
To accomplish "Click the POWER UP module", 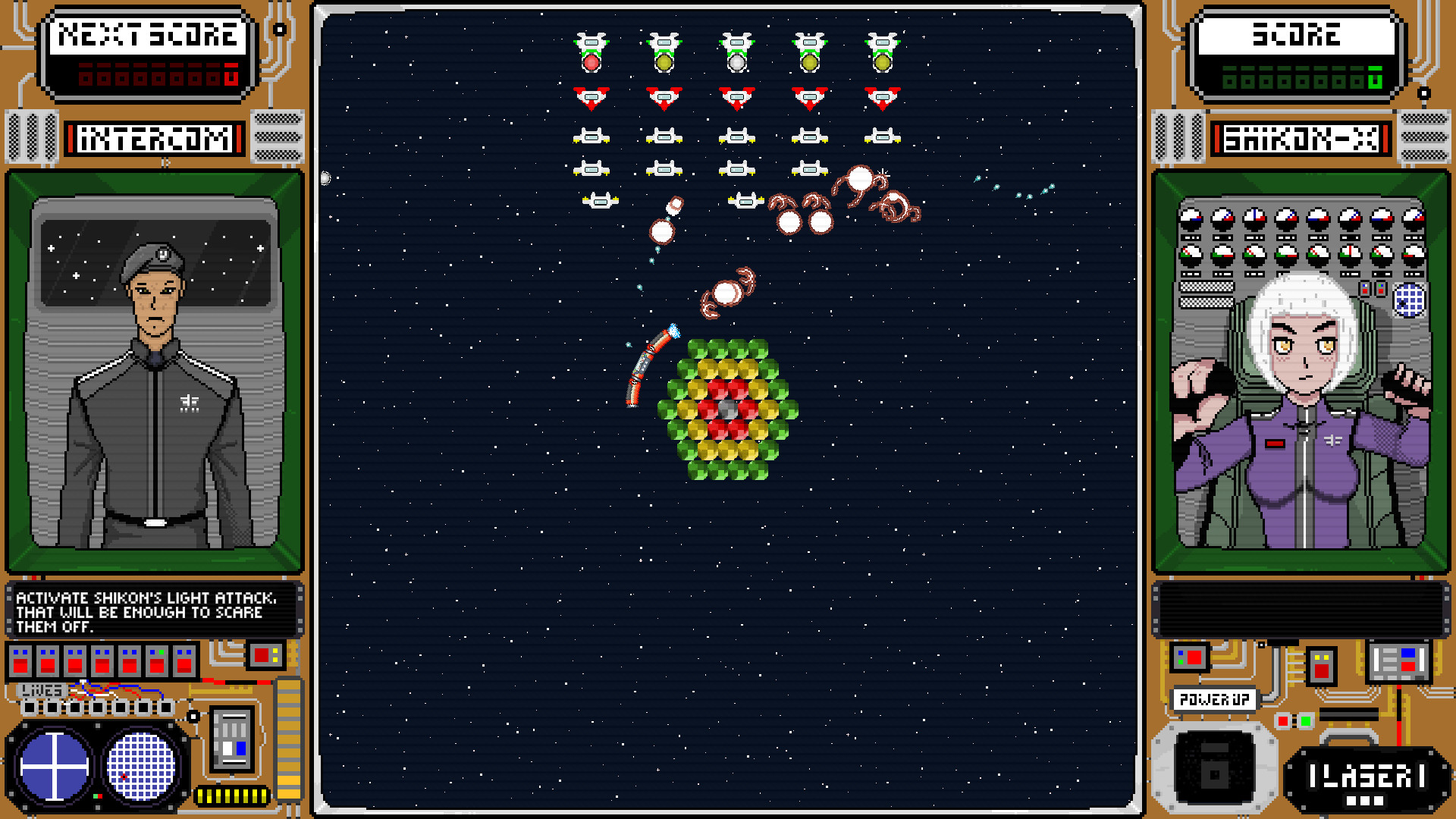I will 1214,699.
